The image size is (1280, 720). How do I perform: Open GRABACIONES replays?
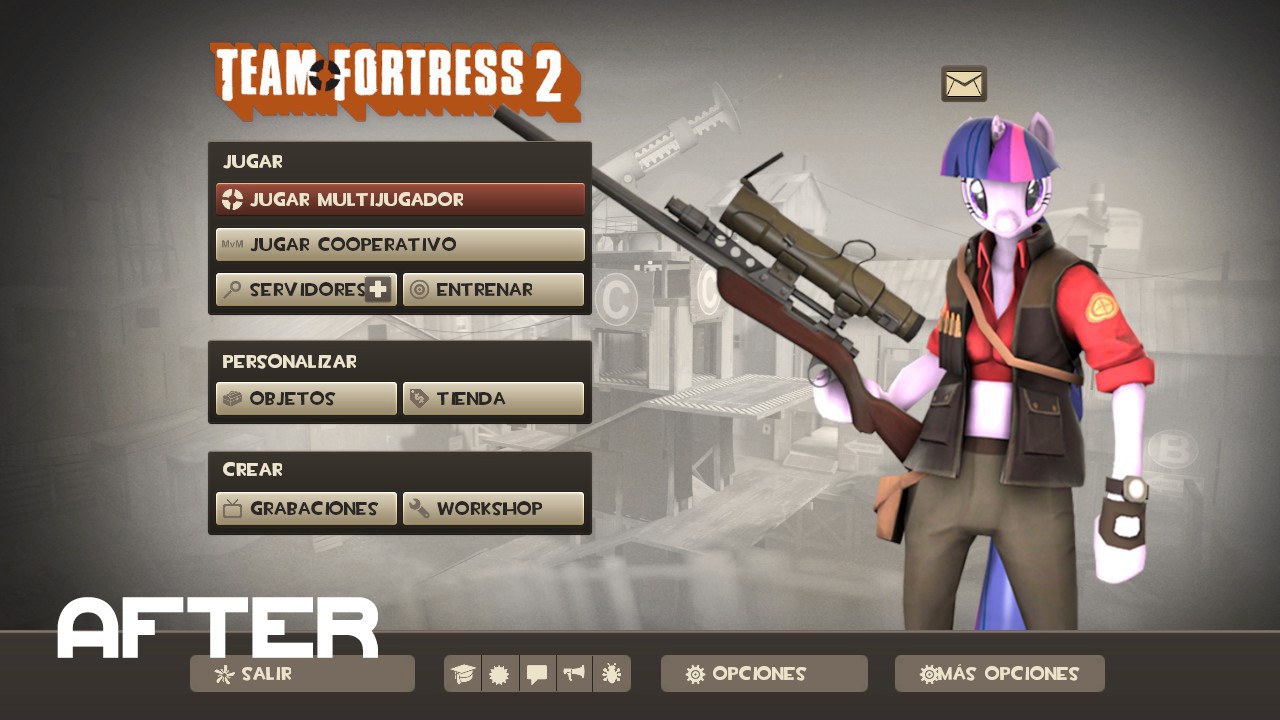click(306, 508)
